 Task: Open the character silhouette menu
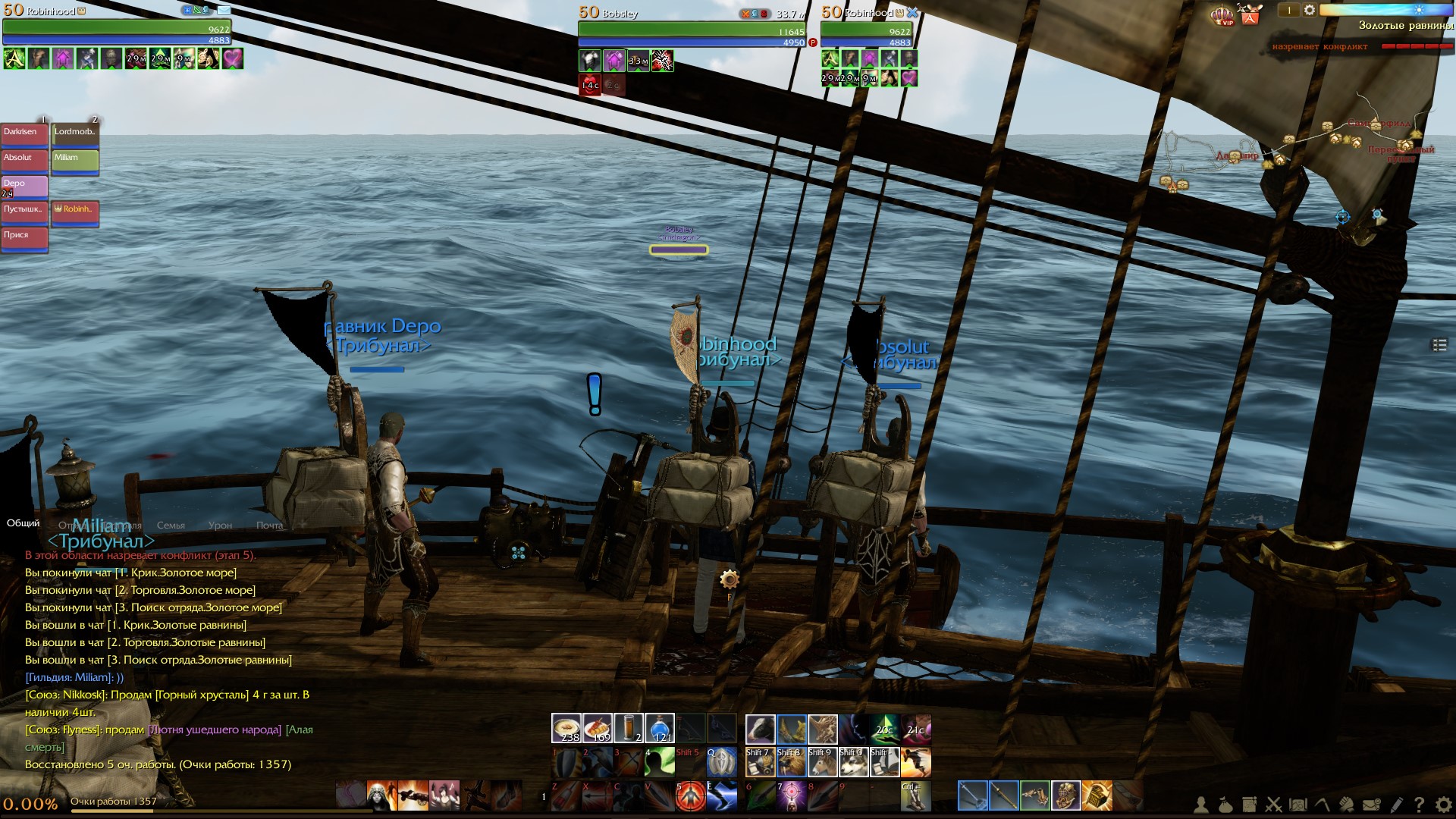[x=1201, y=805]
